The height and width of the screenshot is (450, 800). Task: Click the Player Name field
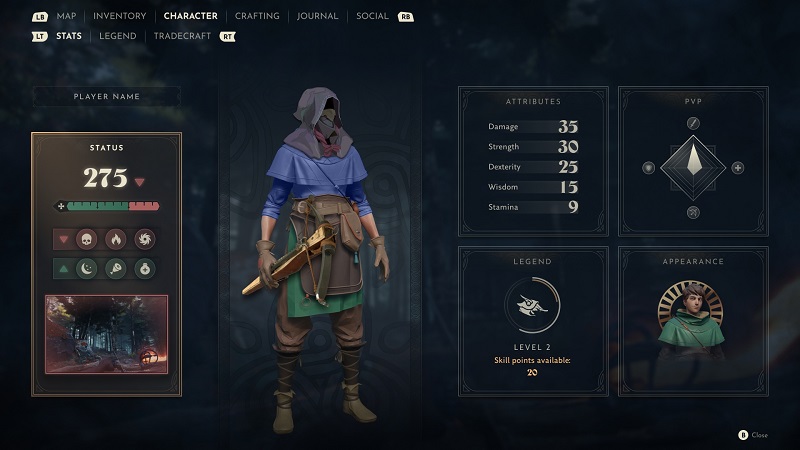point(107,96)
